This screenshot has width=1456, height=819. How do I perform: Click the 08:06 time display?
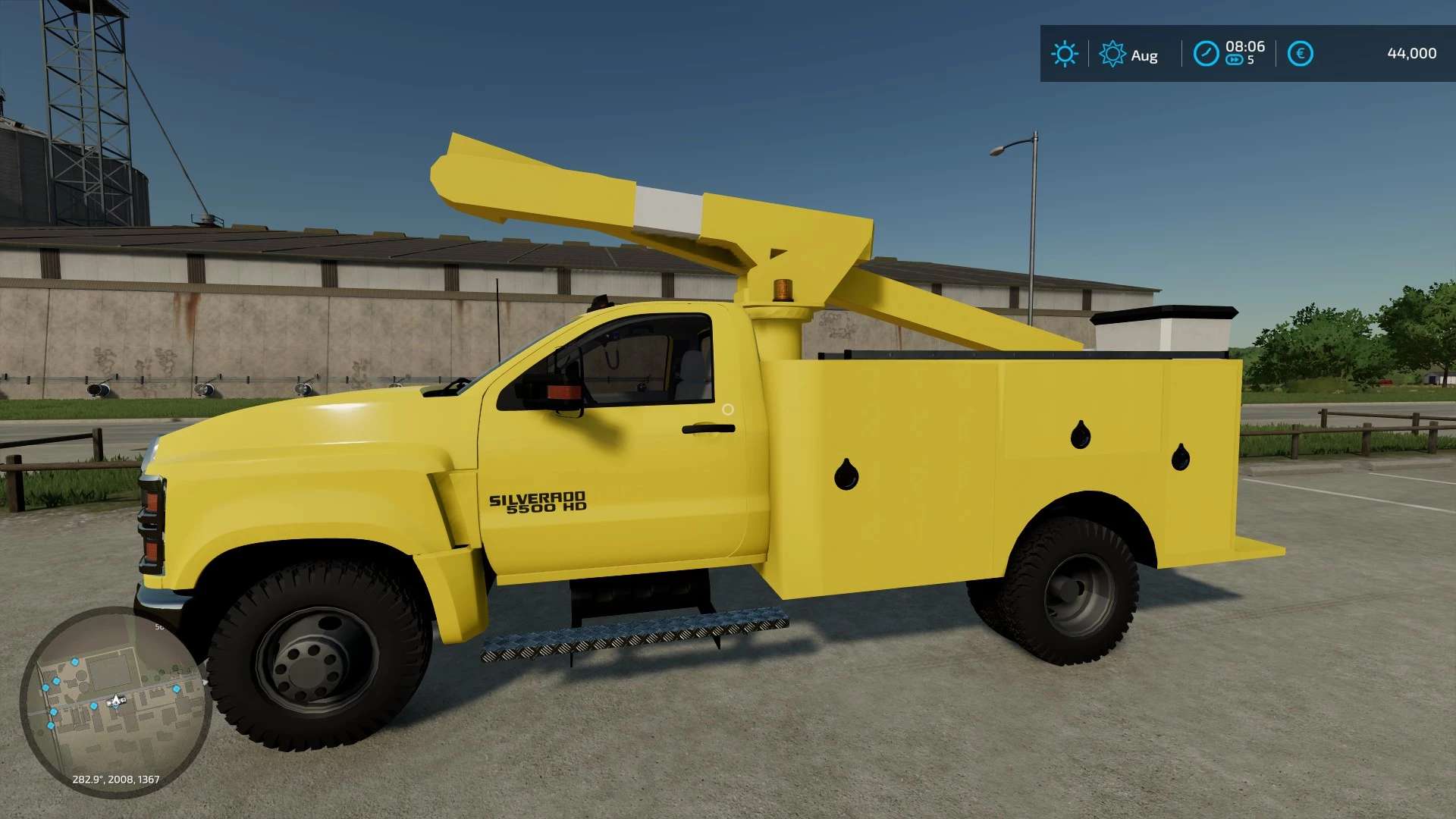pyautogui.click(x=1245, y=46)
